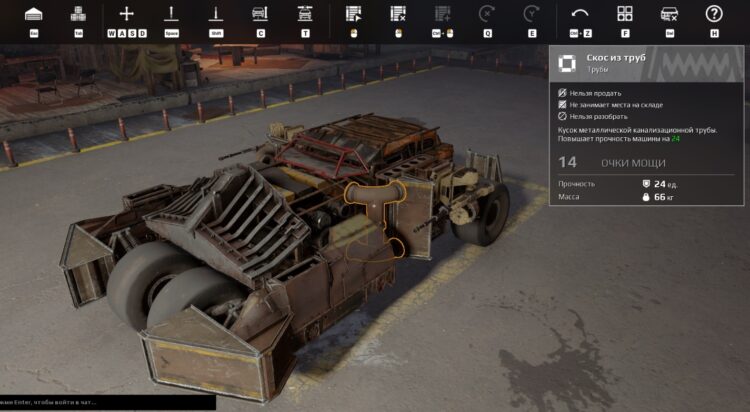Select the four-arrow move tool
The image size is (750, 412).
click(x=126, y=14)
